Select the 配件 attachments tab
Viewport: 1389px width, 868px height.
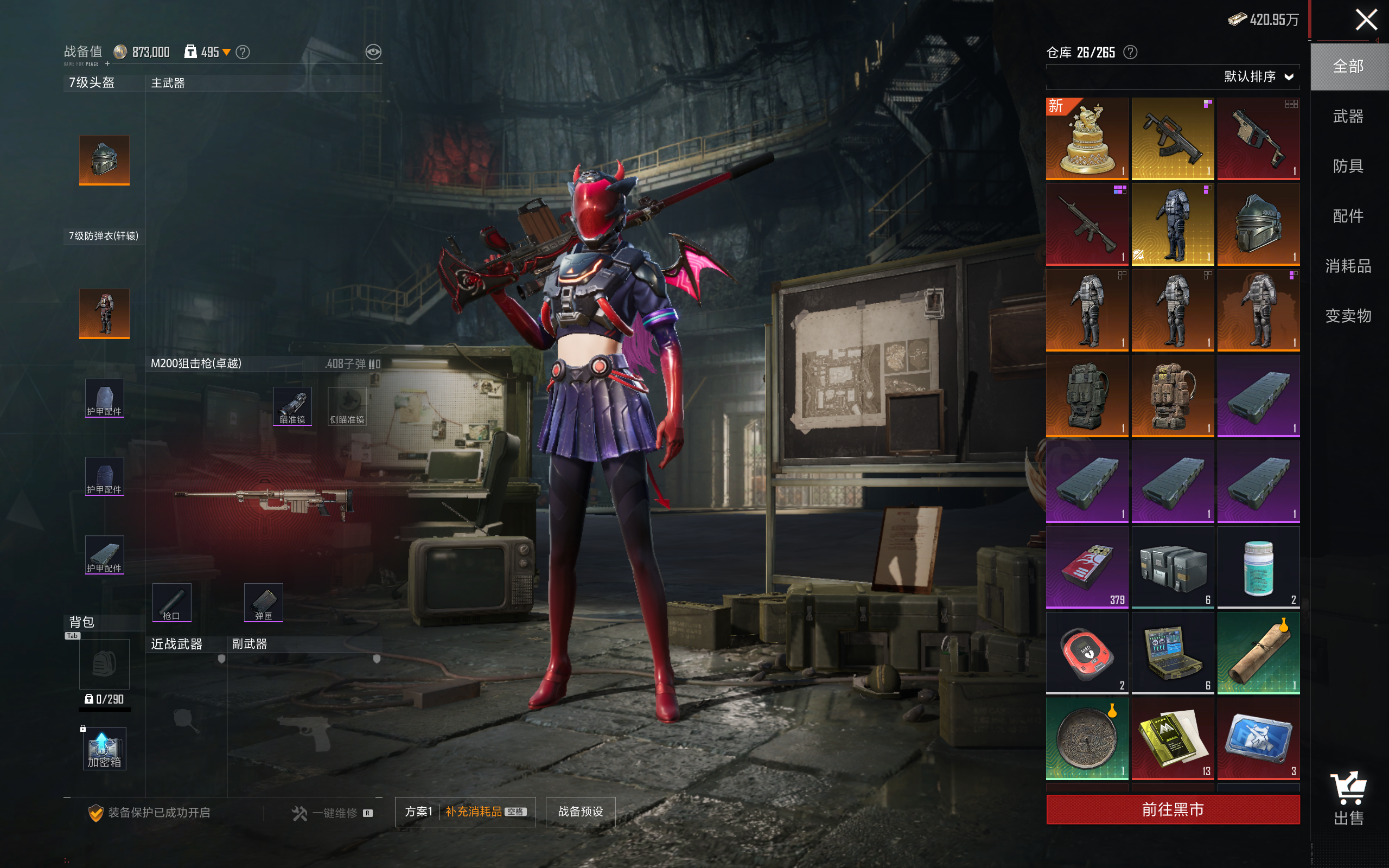[x=1348, y=216]
